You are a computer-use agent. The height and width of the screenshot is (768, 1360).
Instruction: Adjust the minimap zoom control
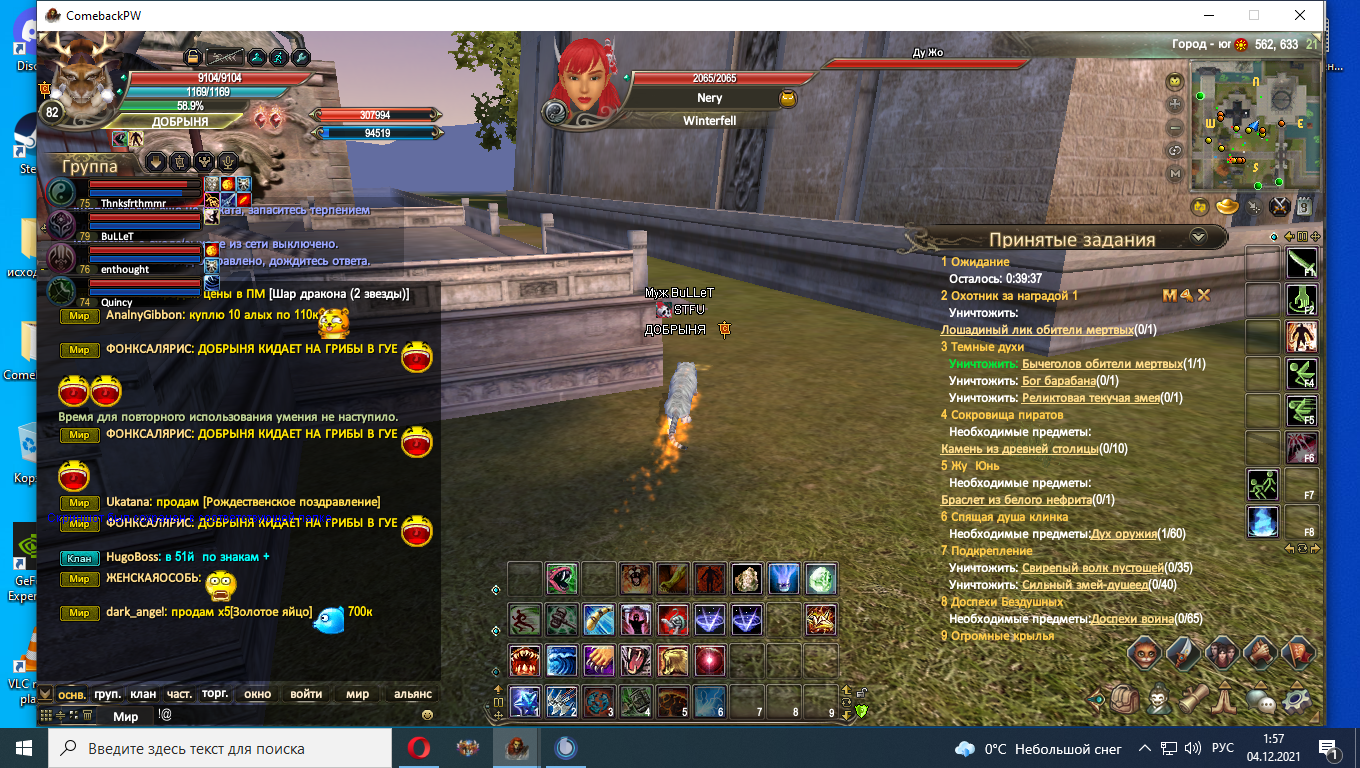(x=1175, y=104)
